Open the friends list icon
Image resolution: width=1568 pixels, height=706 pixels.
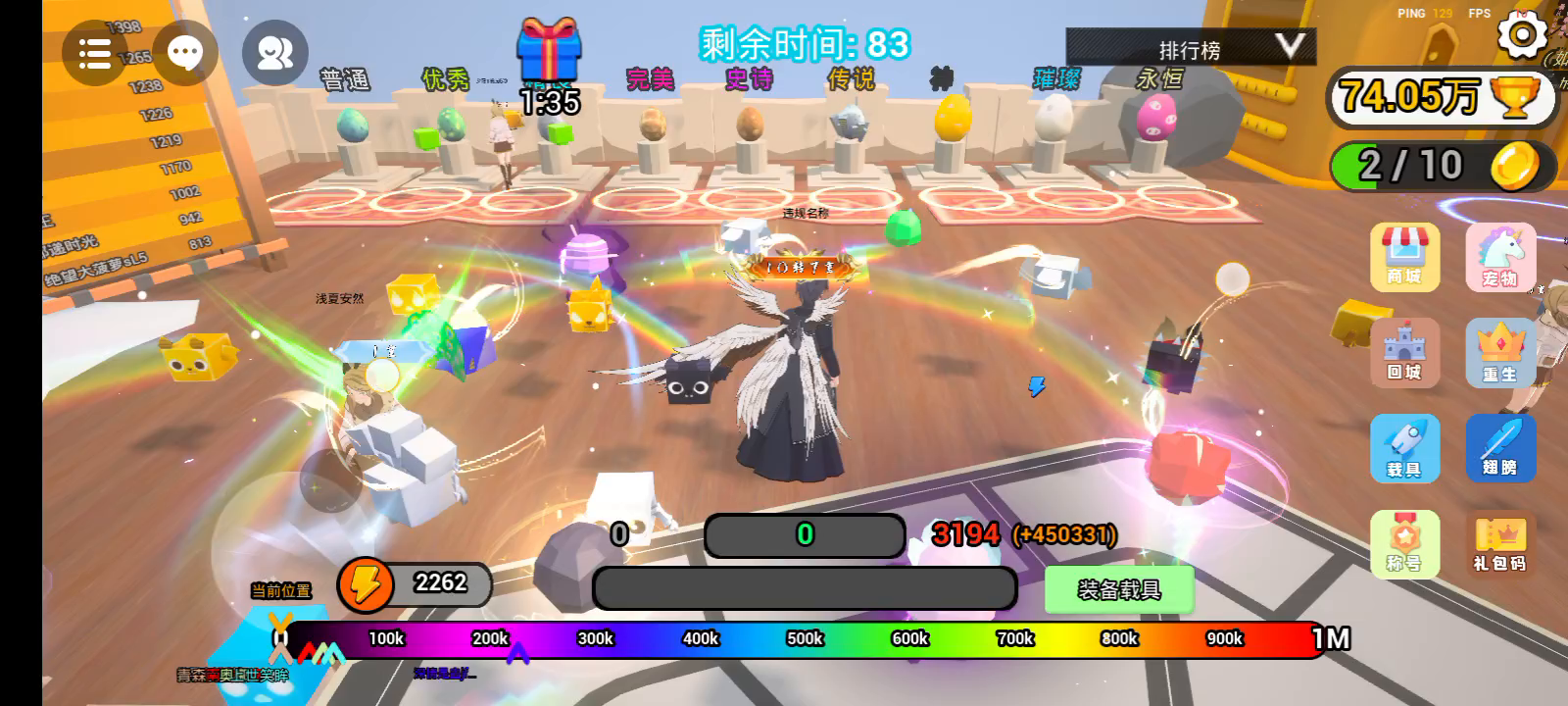(x=274, y=53)
